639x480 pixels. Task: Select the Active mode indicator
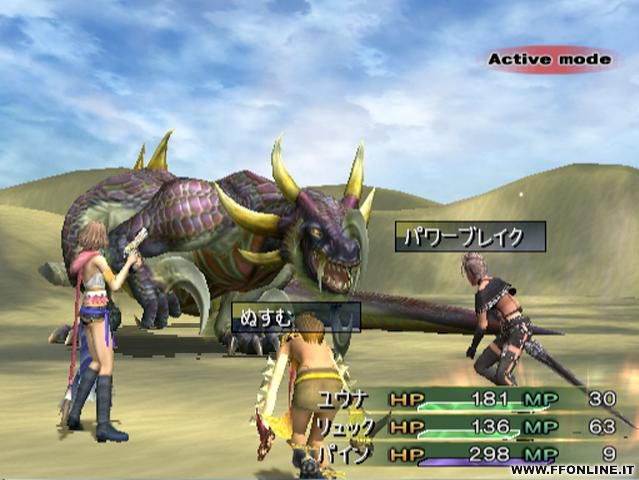(x=549, y=60)
